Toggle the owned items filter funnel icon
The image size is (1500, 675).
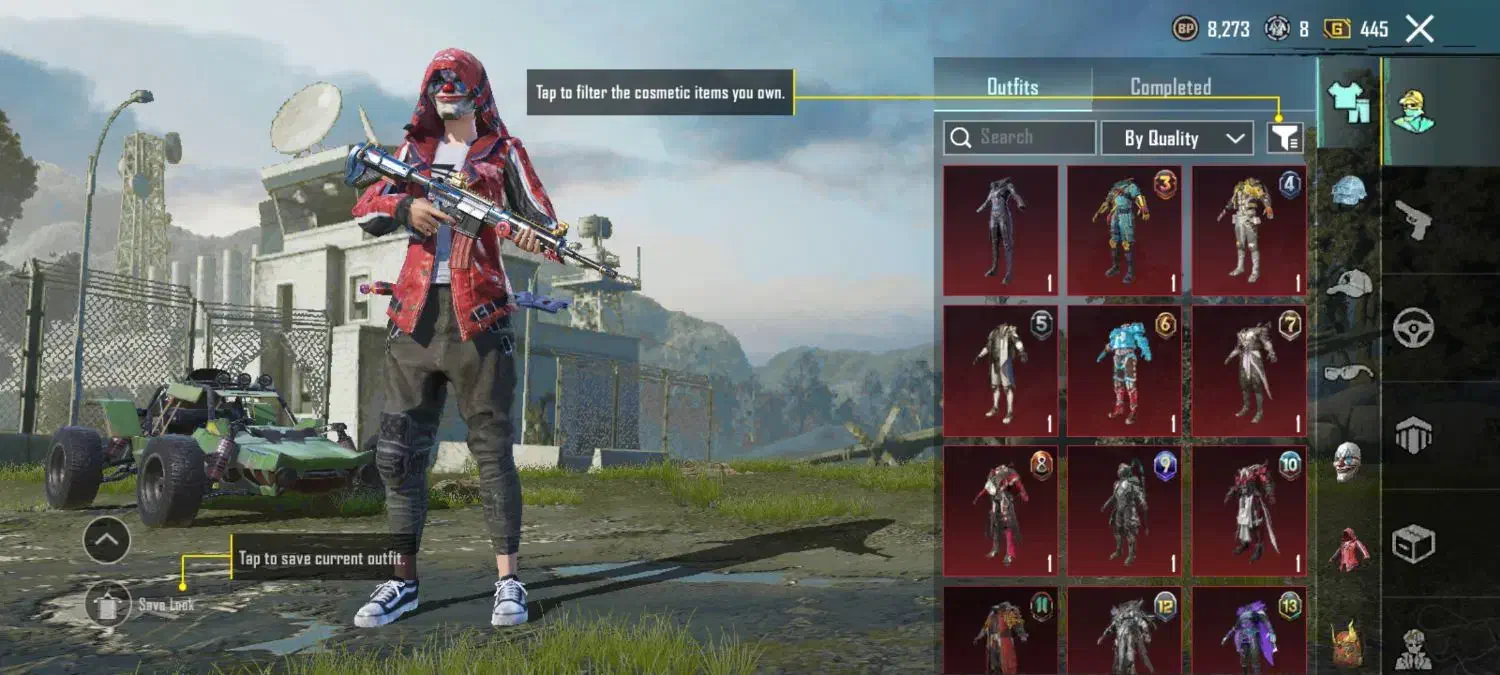pyautogui.click(x=1285, y=138)
